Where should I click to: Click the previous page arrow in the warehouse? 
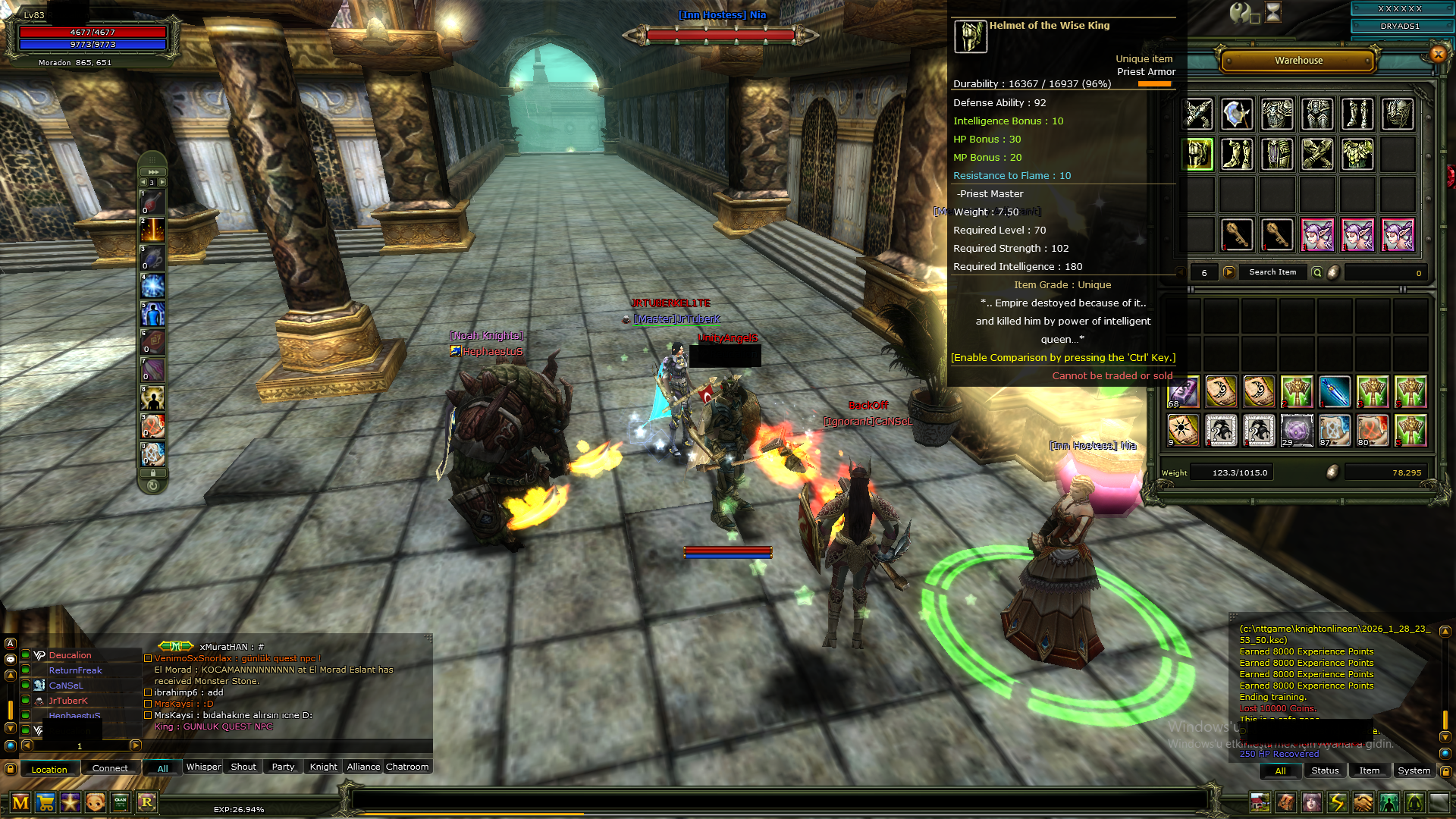tap(1181, 271)
